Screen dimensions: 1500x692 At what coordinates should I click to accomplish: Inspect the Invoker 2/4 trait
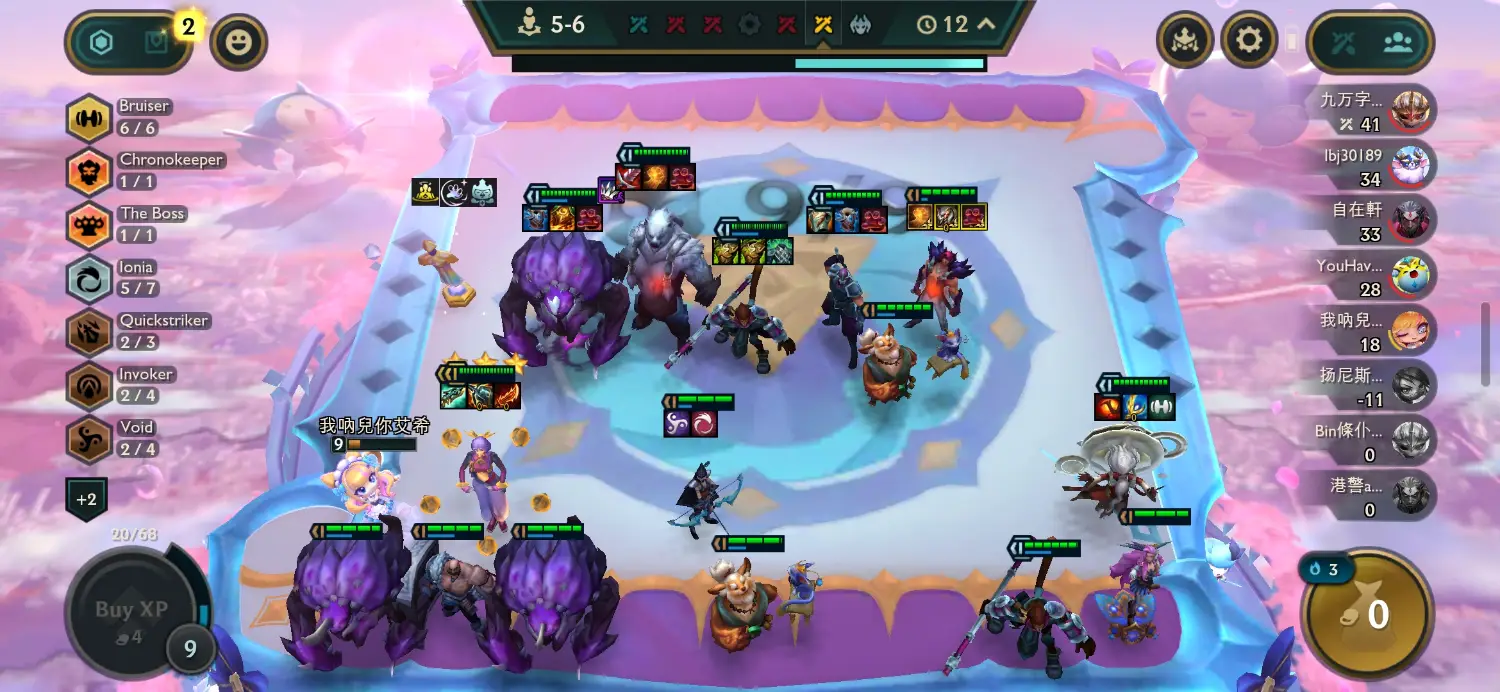[x=89, y=385]
